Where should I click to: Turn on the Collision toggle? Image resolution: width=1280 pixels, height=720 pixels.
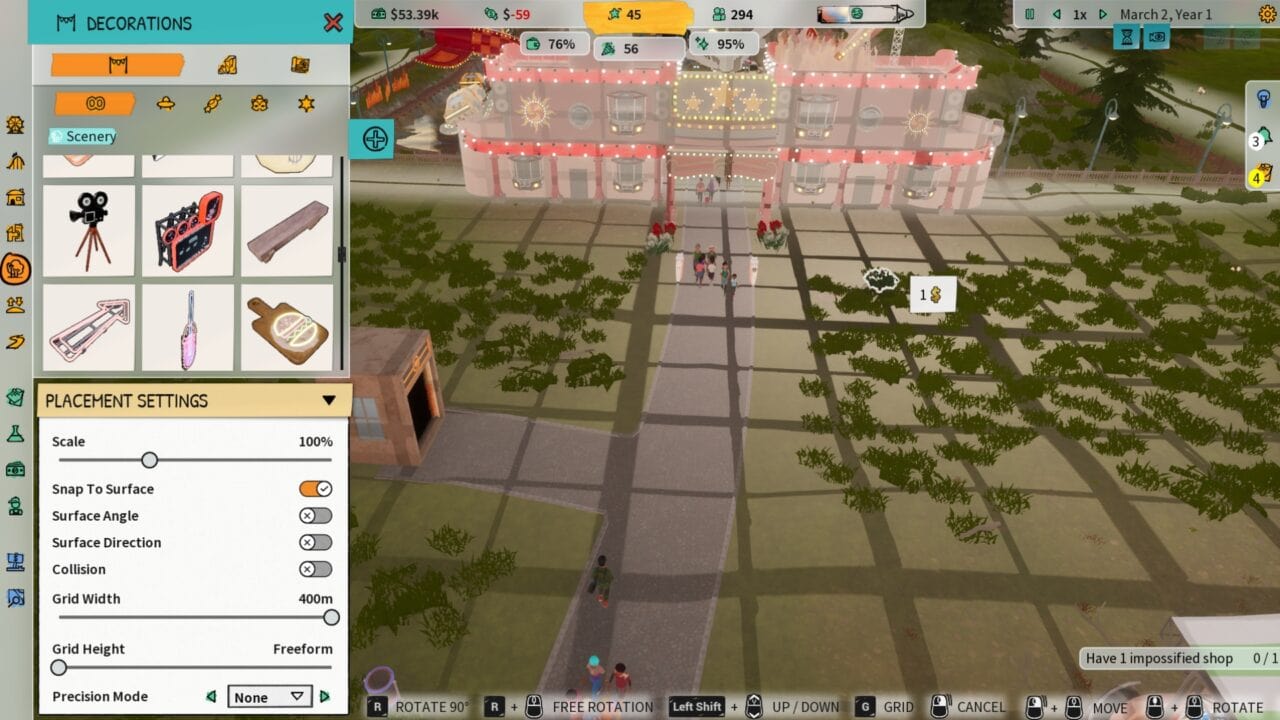[314, 569]
